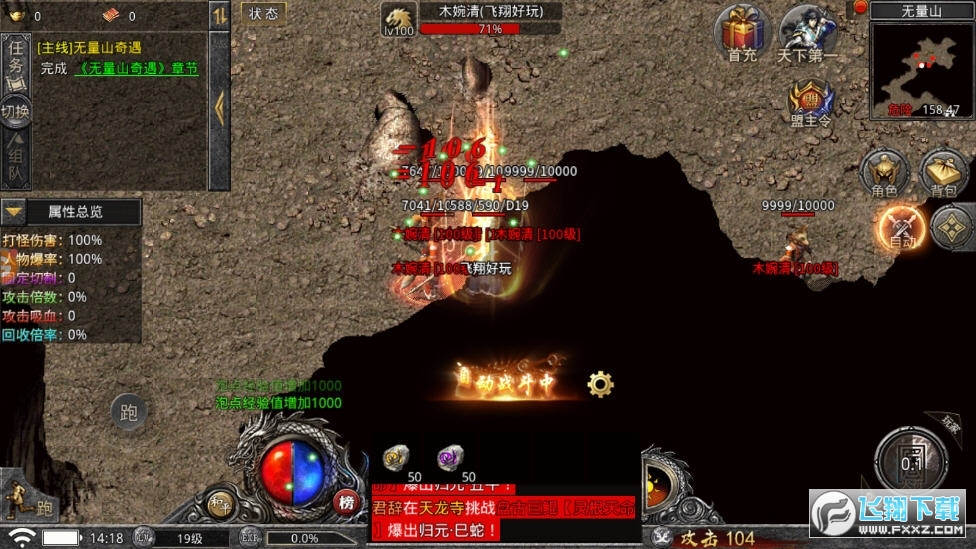Follow the 《无量山奇遇》章节 quest link
The image size is (976, 549).
pyautogui.click(x=135, y=69)
